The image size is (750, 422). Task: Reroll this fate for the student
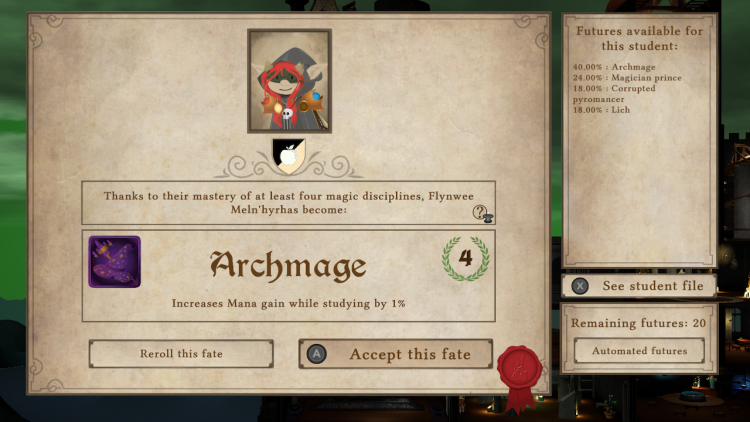tap(181, 354)
